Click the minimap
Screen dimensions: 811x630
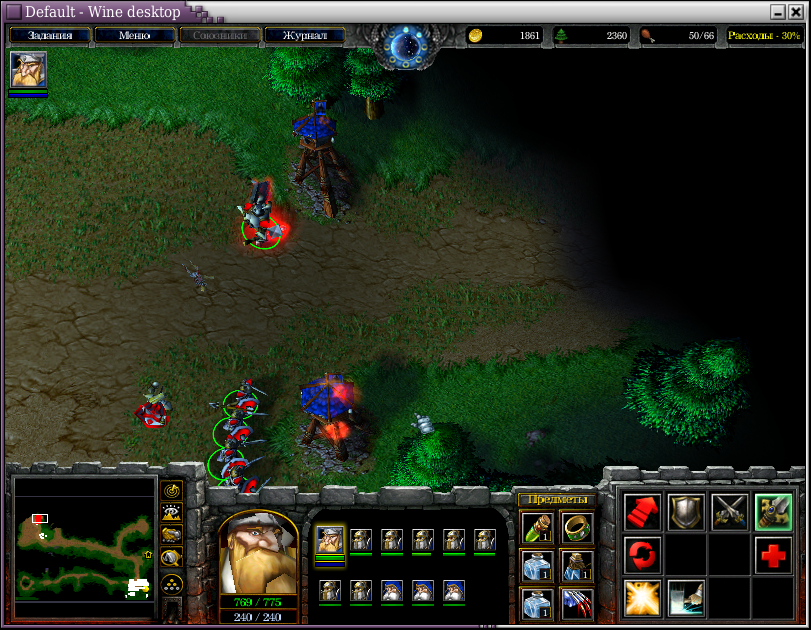coord(85,540)
